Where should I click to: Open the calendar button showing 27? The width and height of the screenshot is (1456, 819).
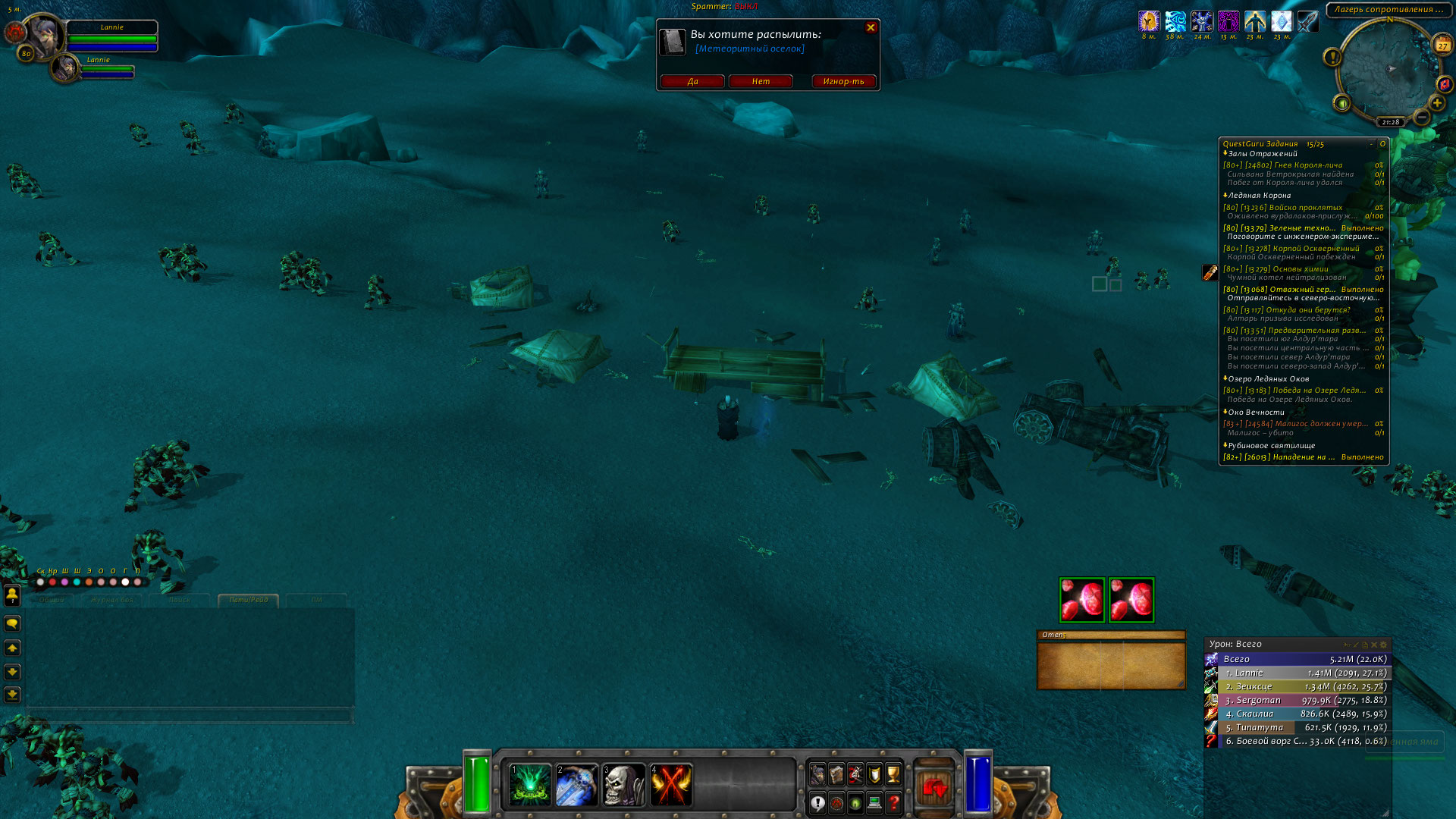[1442, 45]
